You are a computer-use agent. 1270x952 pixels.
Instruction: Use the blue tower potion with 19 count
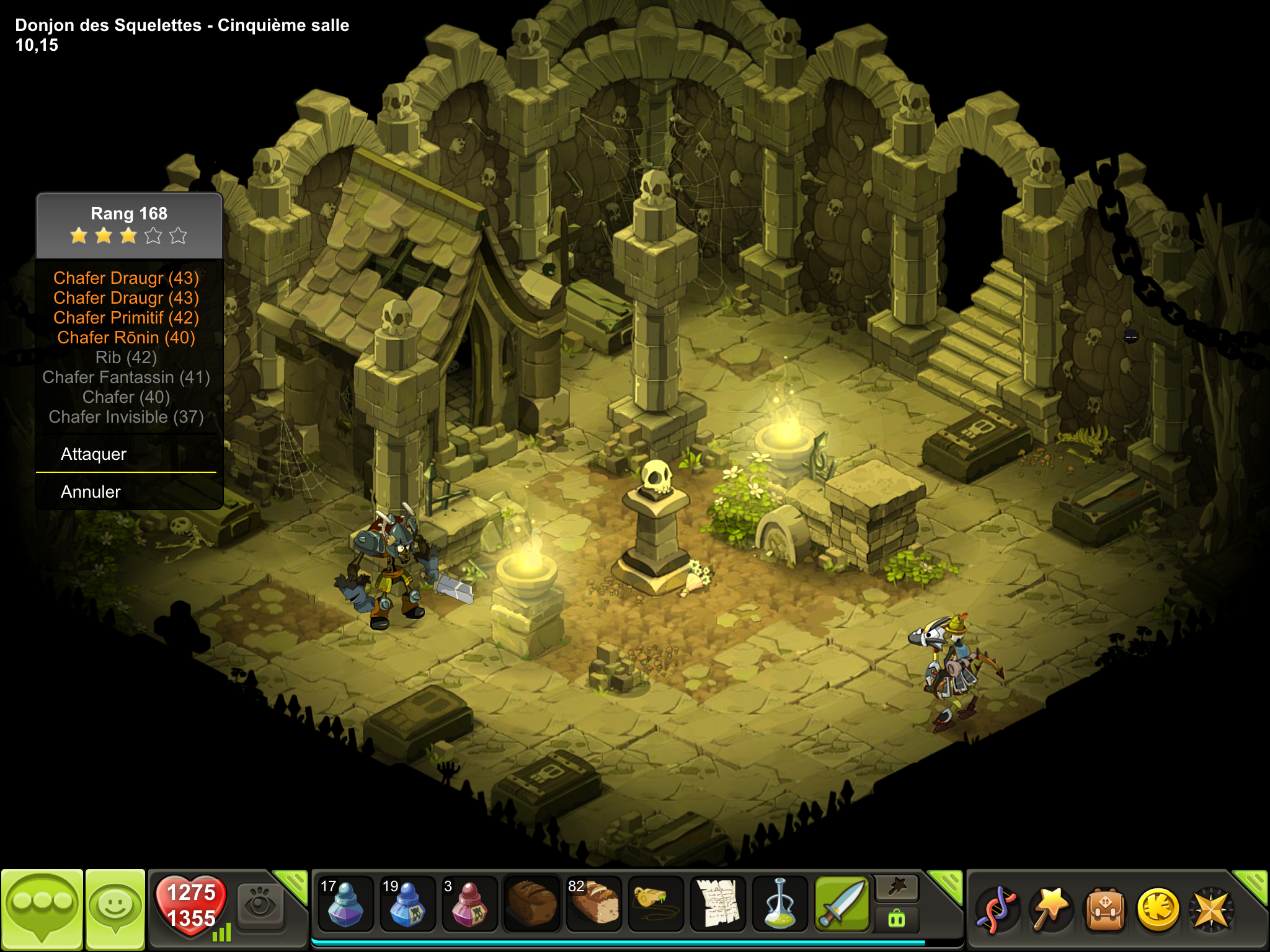tap(407, 904)
